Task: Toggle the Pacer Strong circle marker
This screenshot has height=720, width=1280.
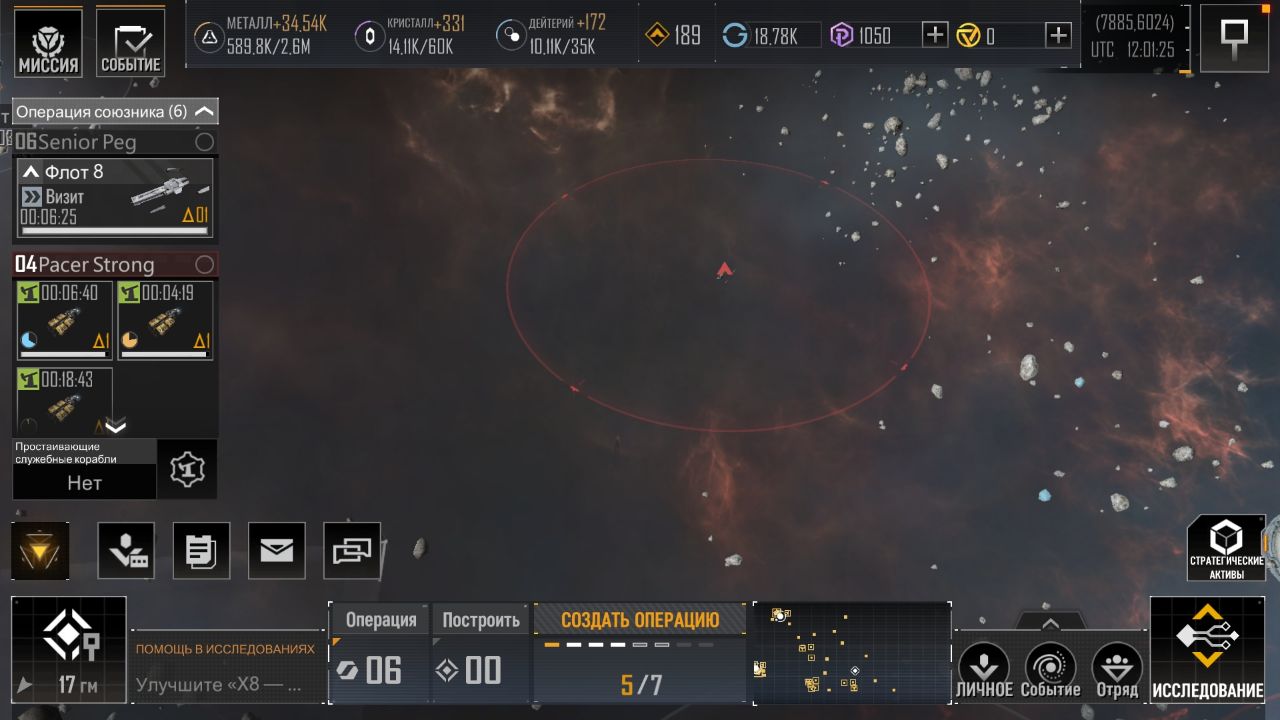Action: (204, 265)
